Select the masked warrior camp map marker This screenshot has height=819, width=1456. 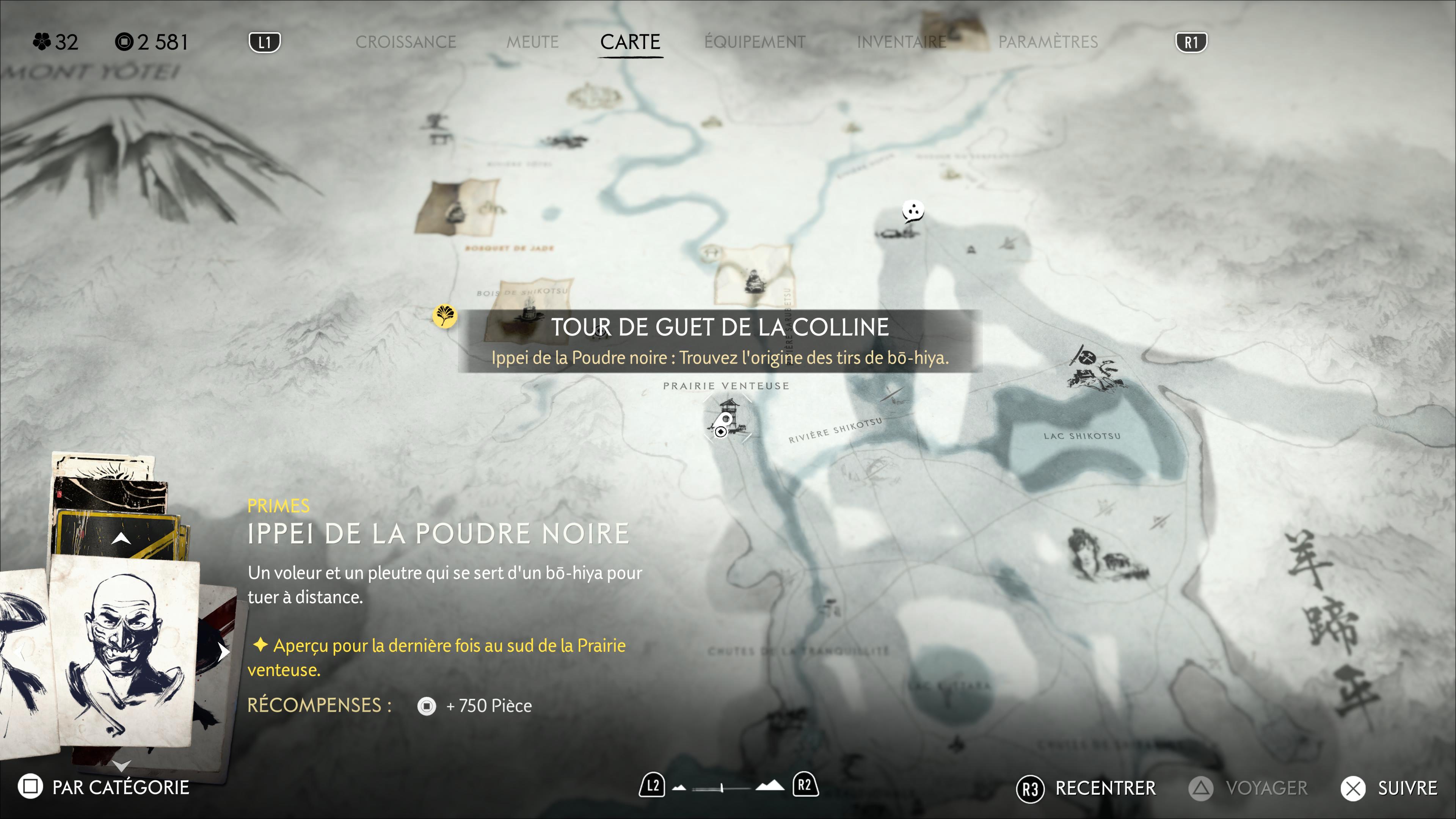tap(1093, 370)
